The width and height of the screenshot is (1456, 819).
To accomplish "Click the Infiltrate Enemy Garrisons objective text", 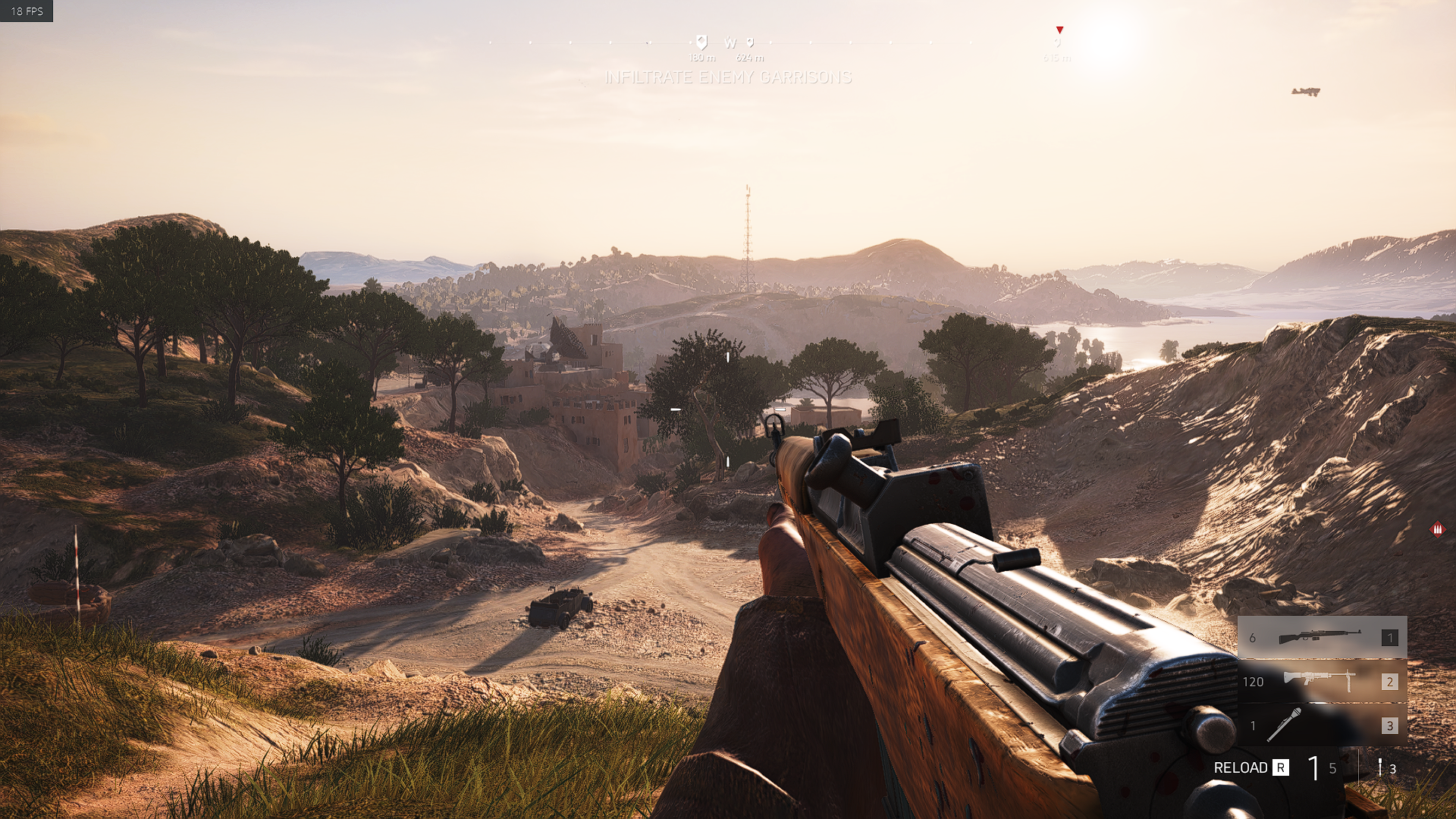I will coord(728,77).
